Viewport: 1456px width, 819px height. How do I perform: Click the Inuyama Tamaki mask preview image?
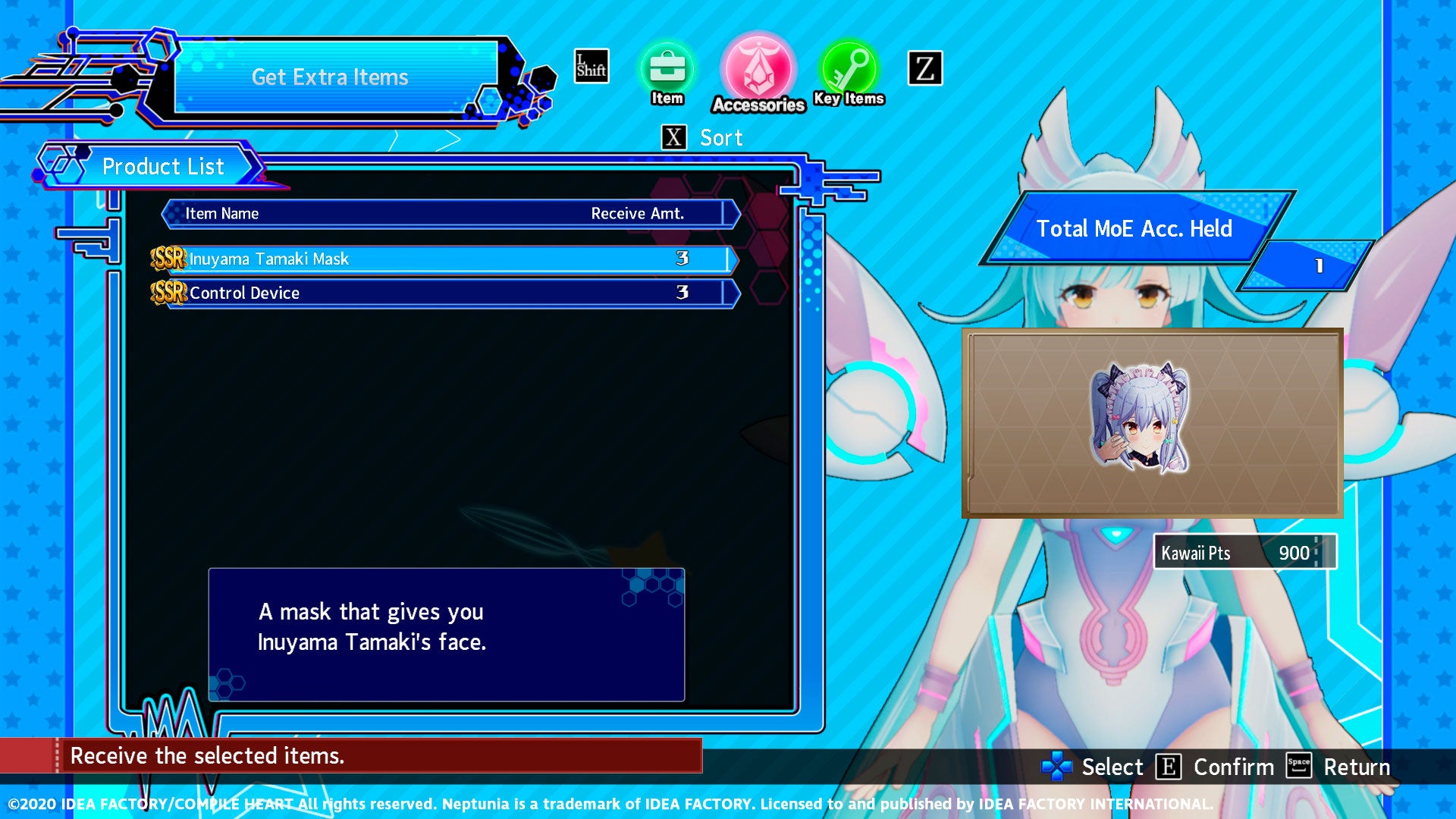coord(1140,418)
